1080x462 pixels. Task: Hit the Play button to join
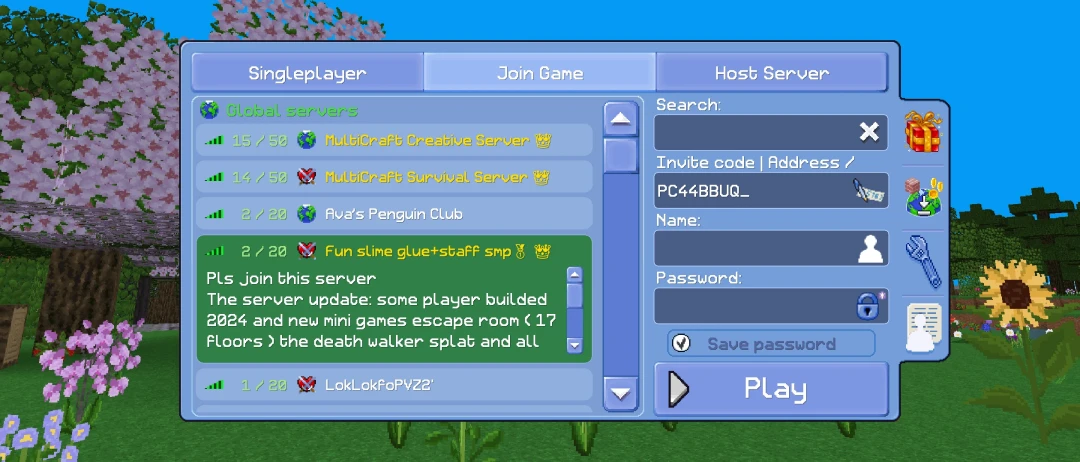(x=771, y=389)
